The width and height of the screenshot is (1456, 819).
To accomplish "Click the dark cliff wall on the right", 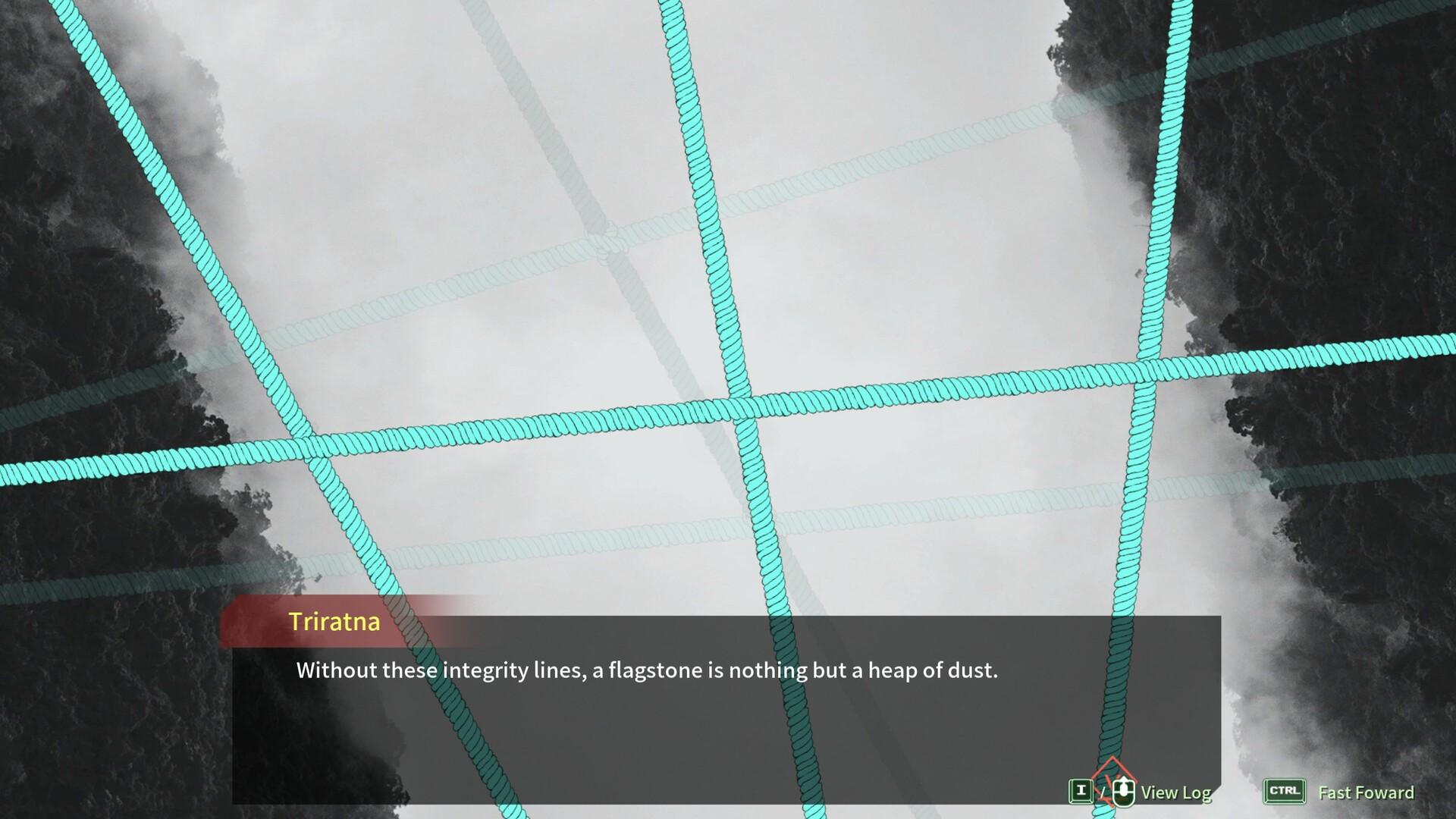I will (x=1380, y=190).
